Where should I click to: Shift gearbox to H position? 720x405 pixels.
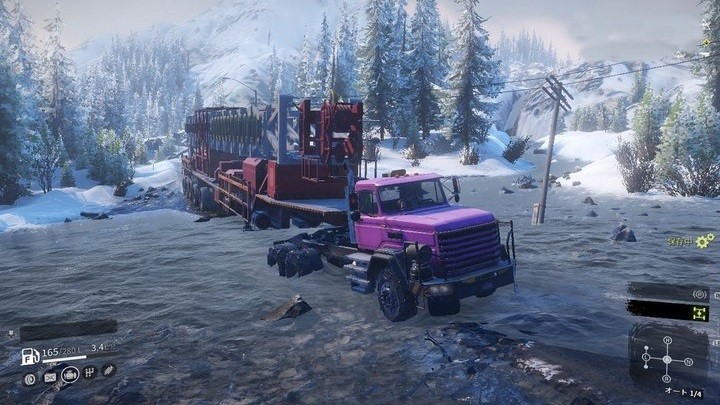pyautogui.click(x=666, y=339)
